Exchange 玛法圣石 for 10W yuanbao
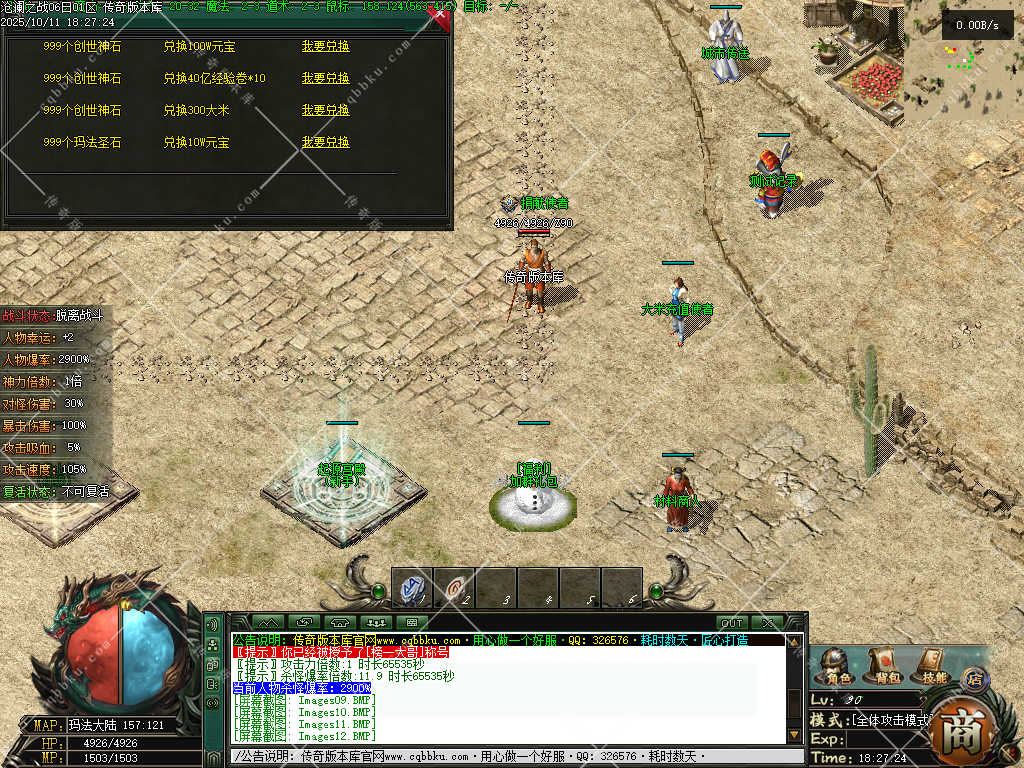Viewport: 1024px width, 768px height. 326,143
